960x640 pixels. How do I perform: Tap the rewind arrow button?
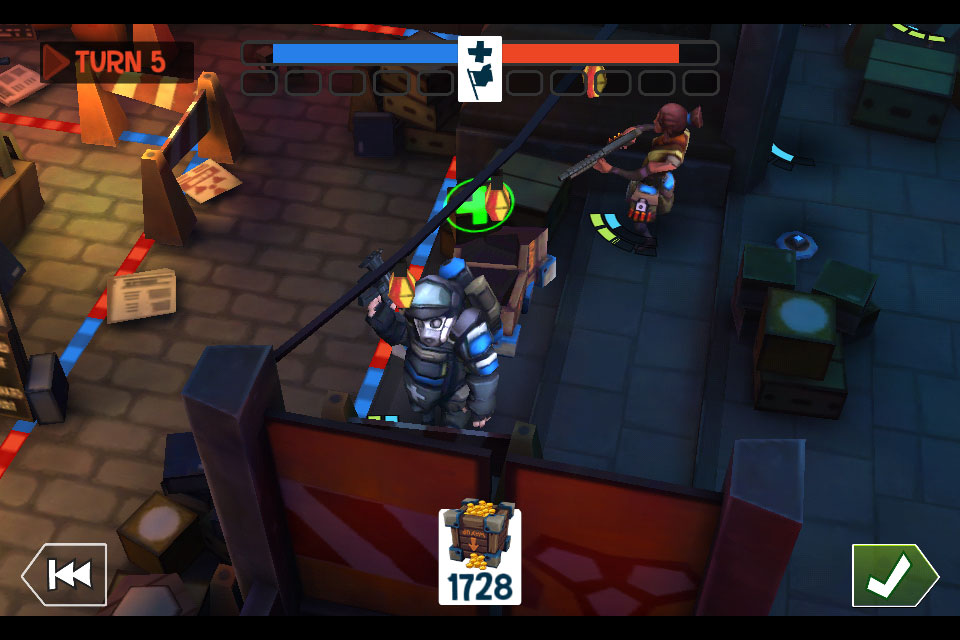[65, 575]
